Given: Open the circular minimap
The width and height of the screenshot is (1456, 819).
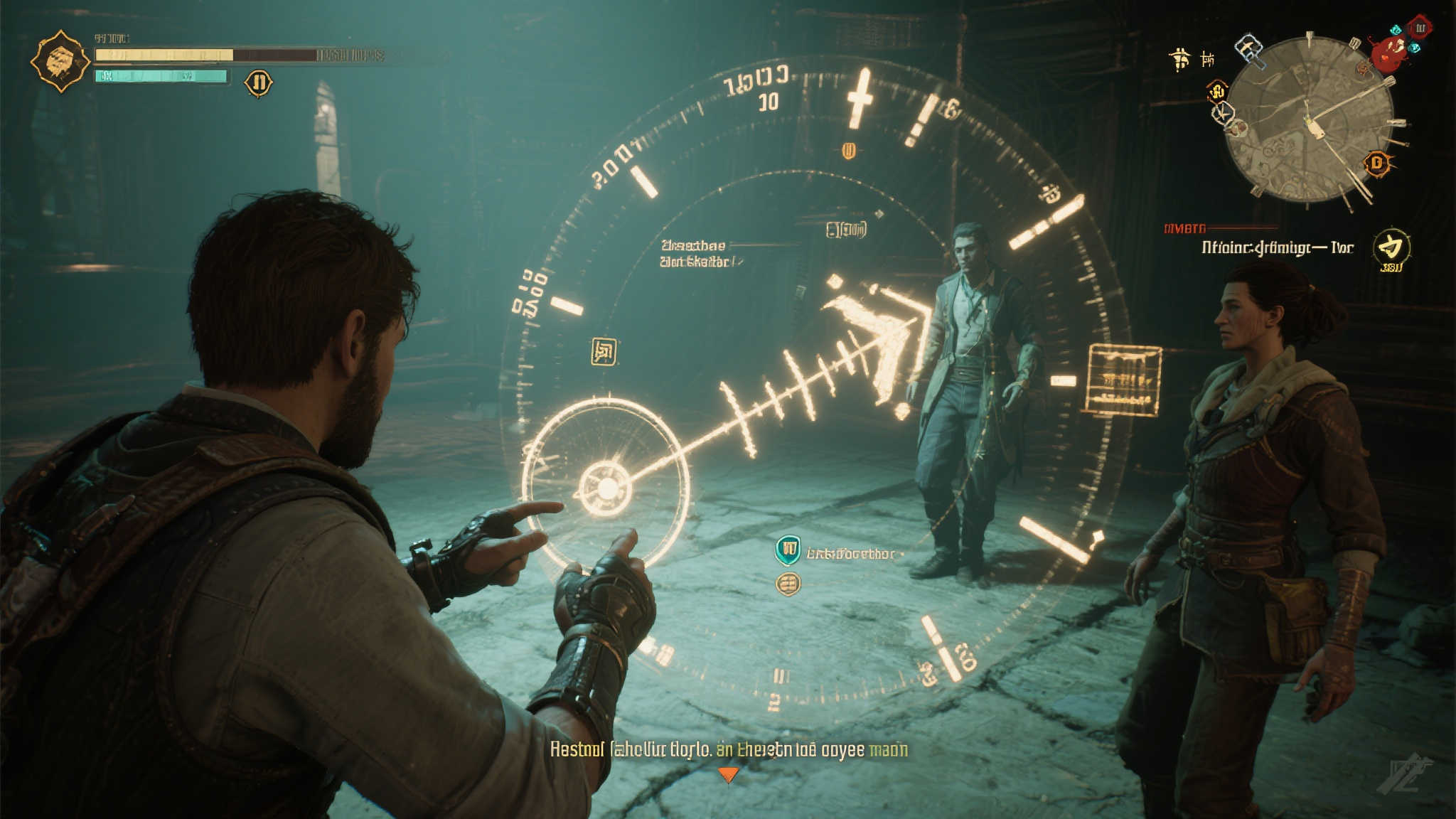Looking at the screenshot, I should point(1309,119).
